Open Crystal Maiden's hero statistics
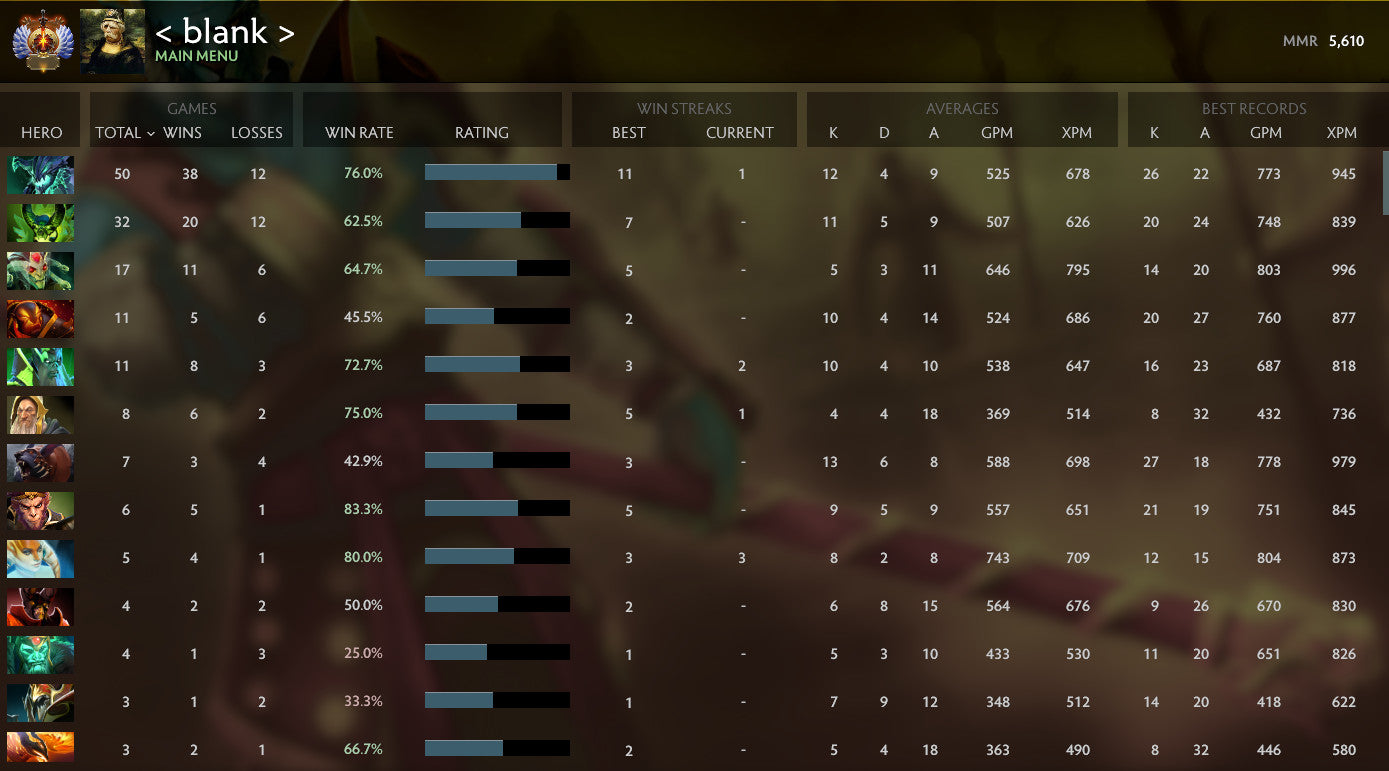Image resolution: width=1389 pixels, height=771 pixels. click(40, 558)
